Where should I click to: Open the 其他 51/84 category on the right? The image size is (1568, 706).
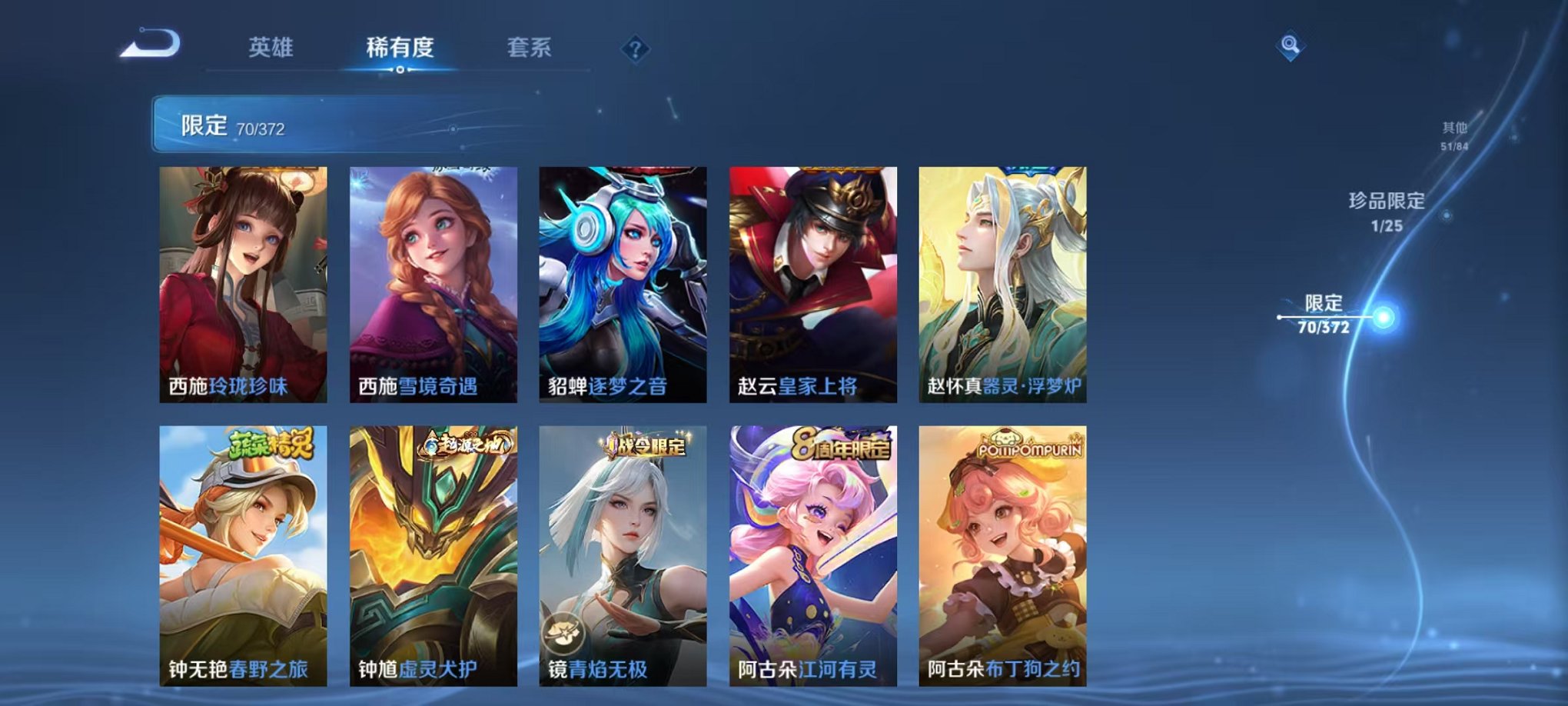click(x=1453, y=132)
